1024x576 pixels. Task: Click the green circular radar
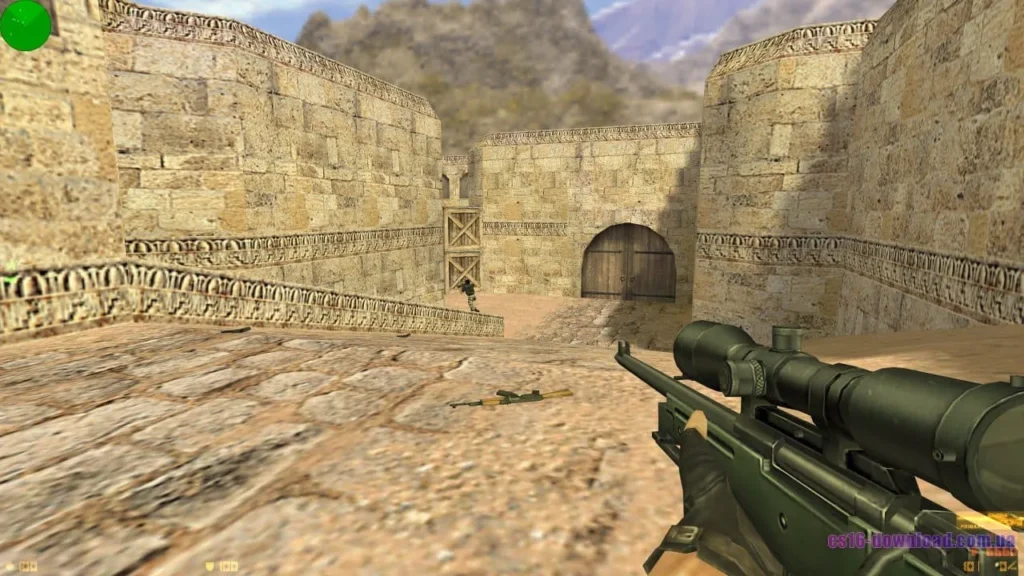tap(25, 25)
